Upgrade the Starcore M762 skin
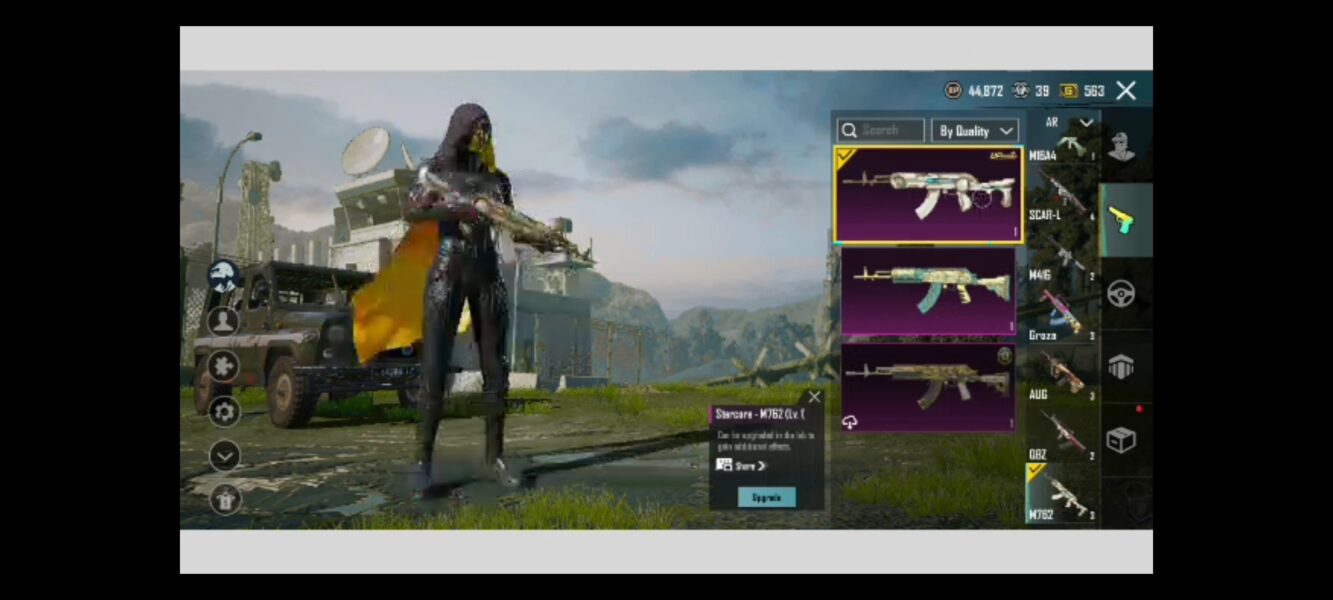 pos(766,497)
